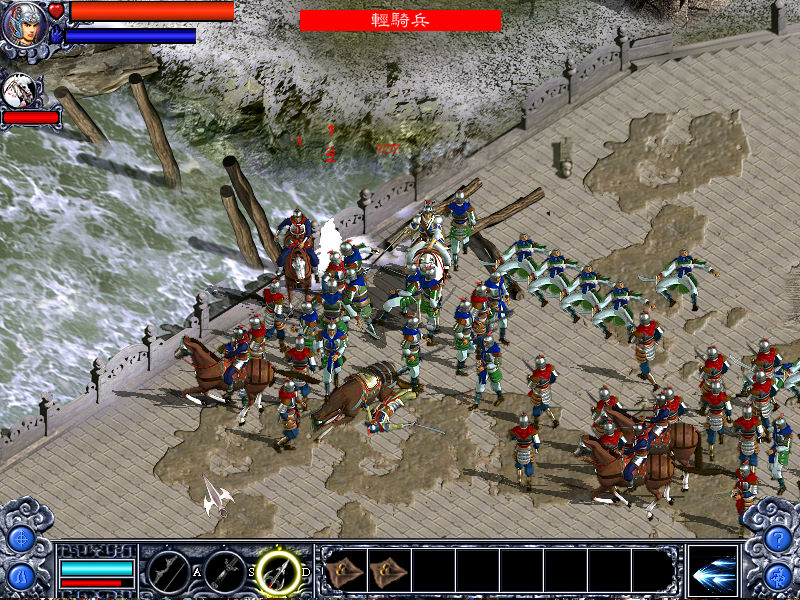Click the blue round button under the question mark
Screen dimensions: 800x600
778,576
